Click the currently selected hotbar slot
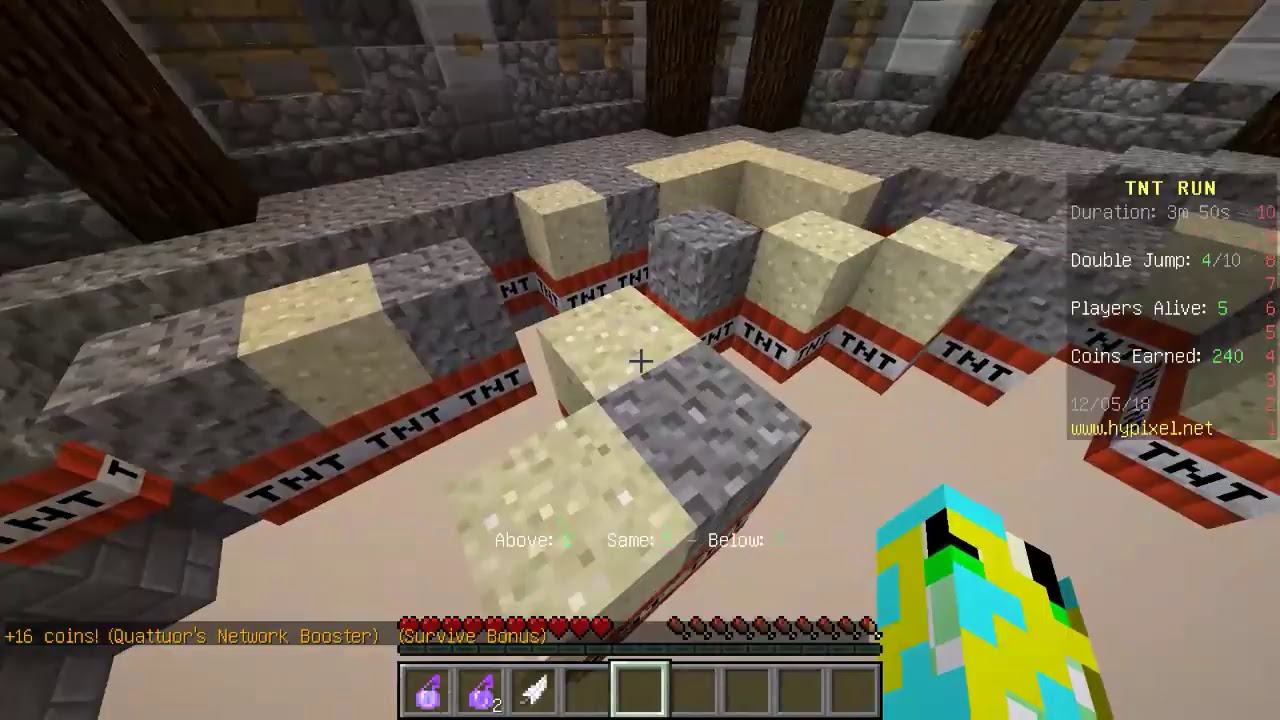The image size is (1280, 720). coord(639,686)
